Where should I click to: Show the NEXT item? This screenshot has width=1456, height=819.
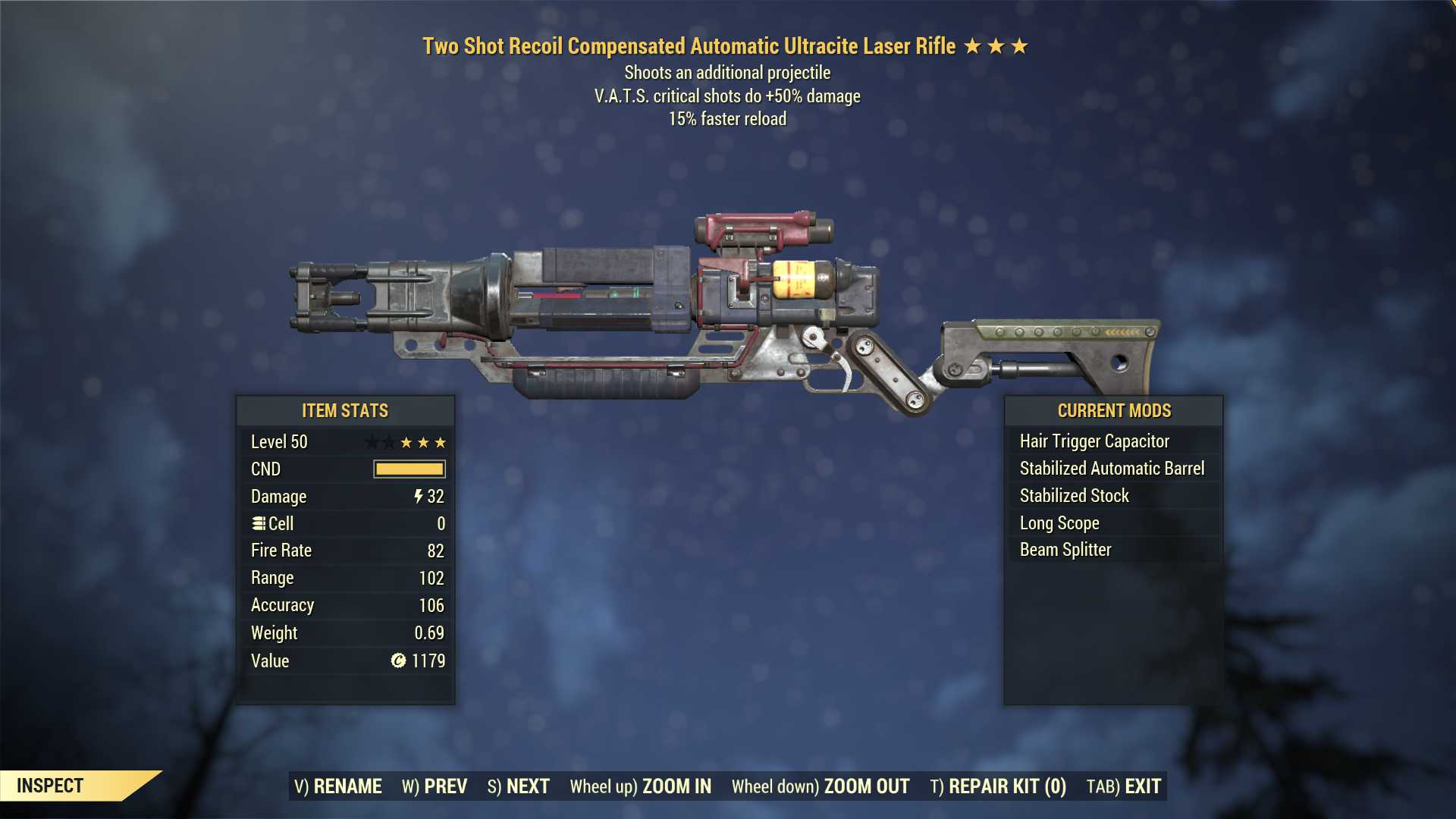pos(519,786)
